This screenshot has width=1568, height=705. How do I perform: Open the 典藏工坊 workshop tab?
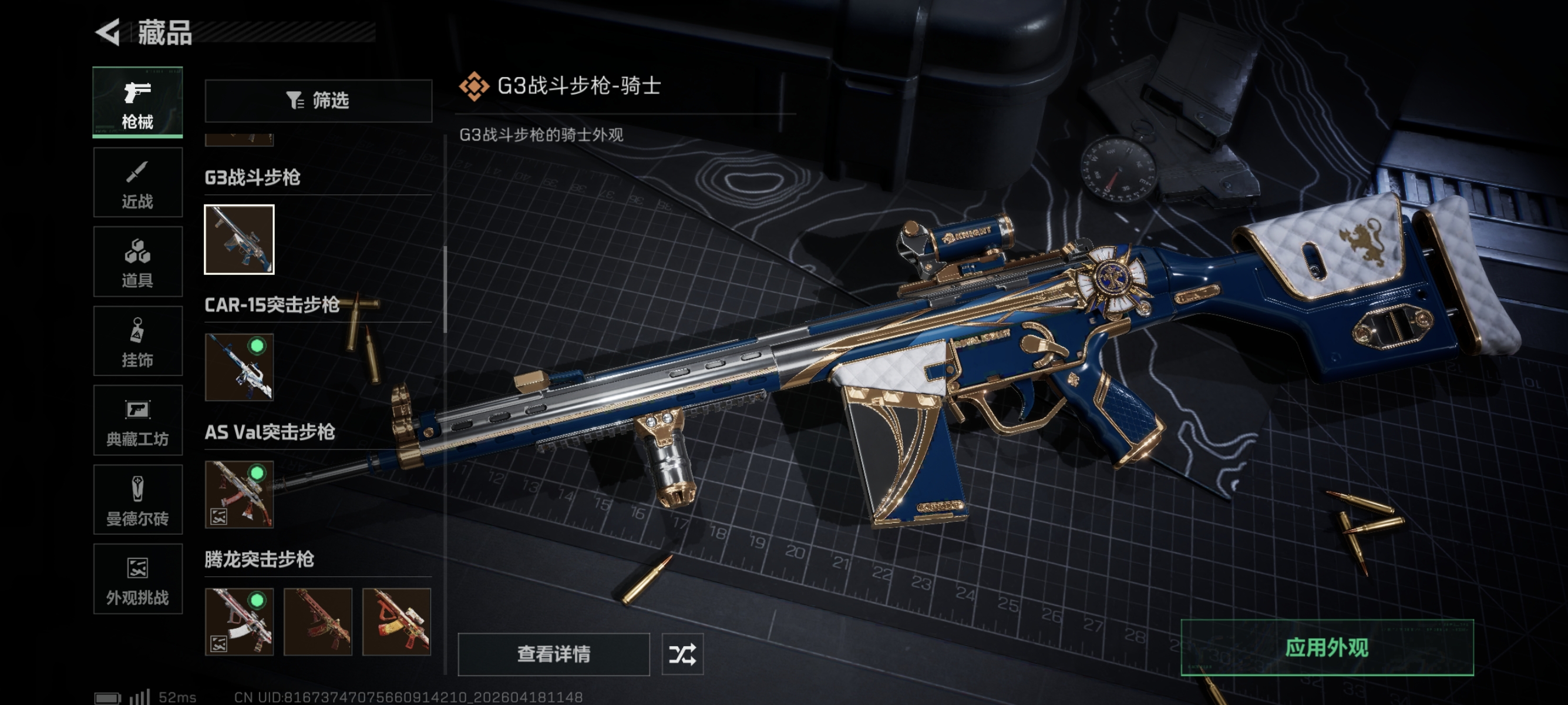coord(137,420)
